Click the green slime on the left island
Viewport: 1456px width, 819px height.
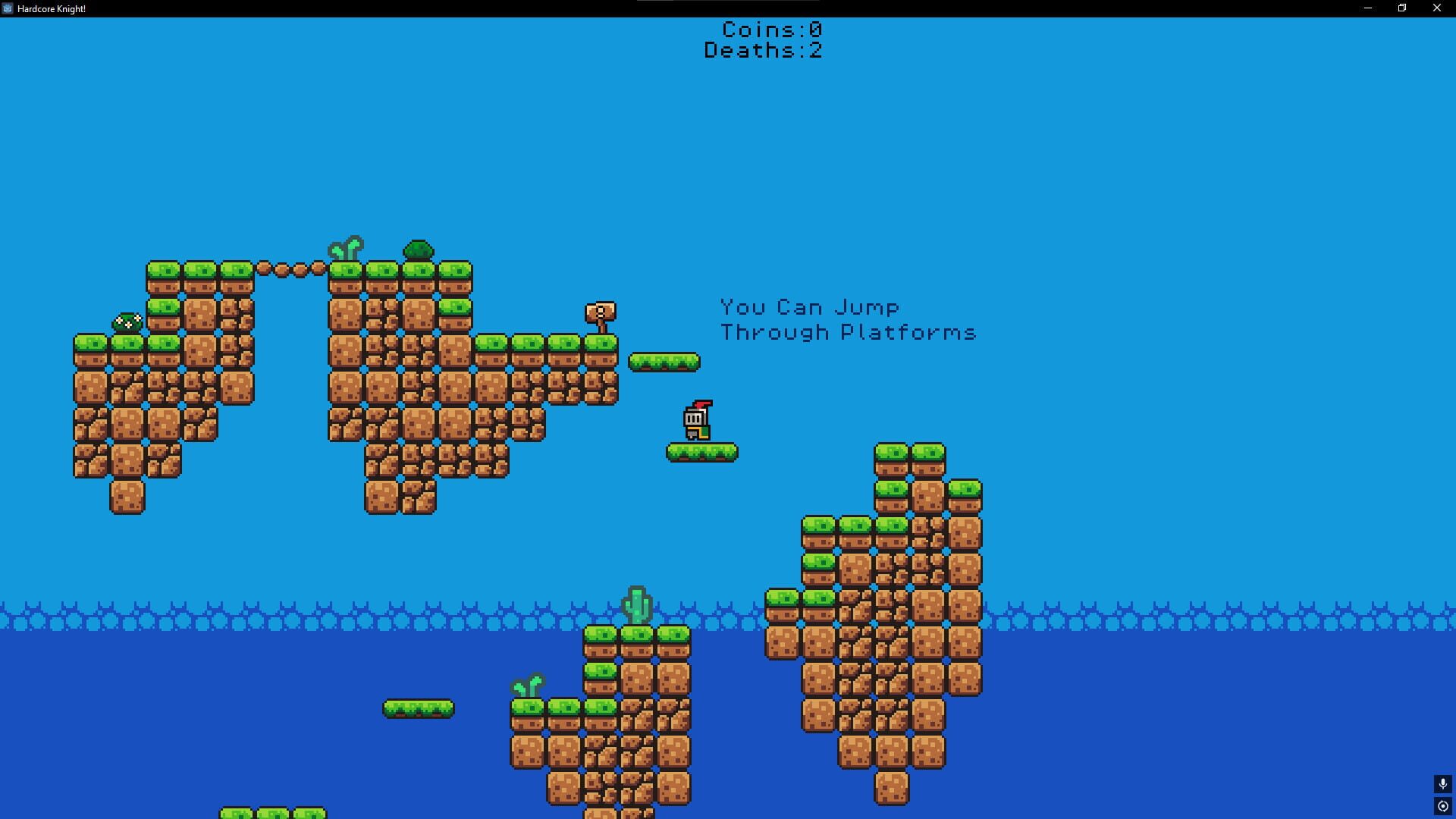coord(129,322)
